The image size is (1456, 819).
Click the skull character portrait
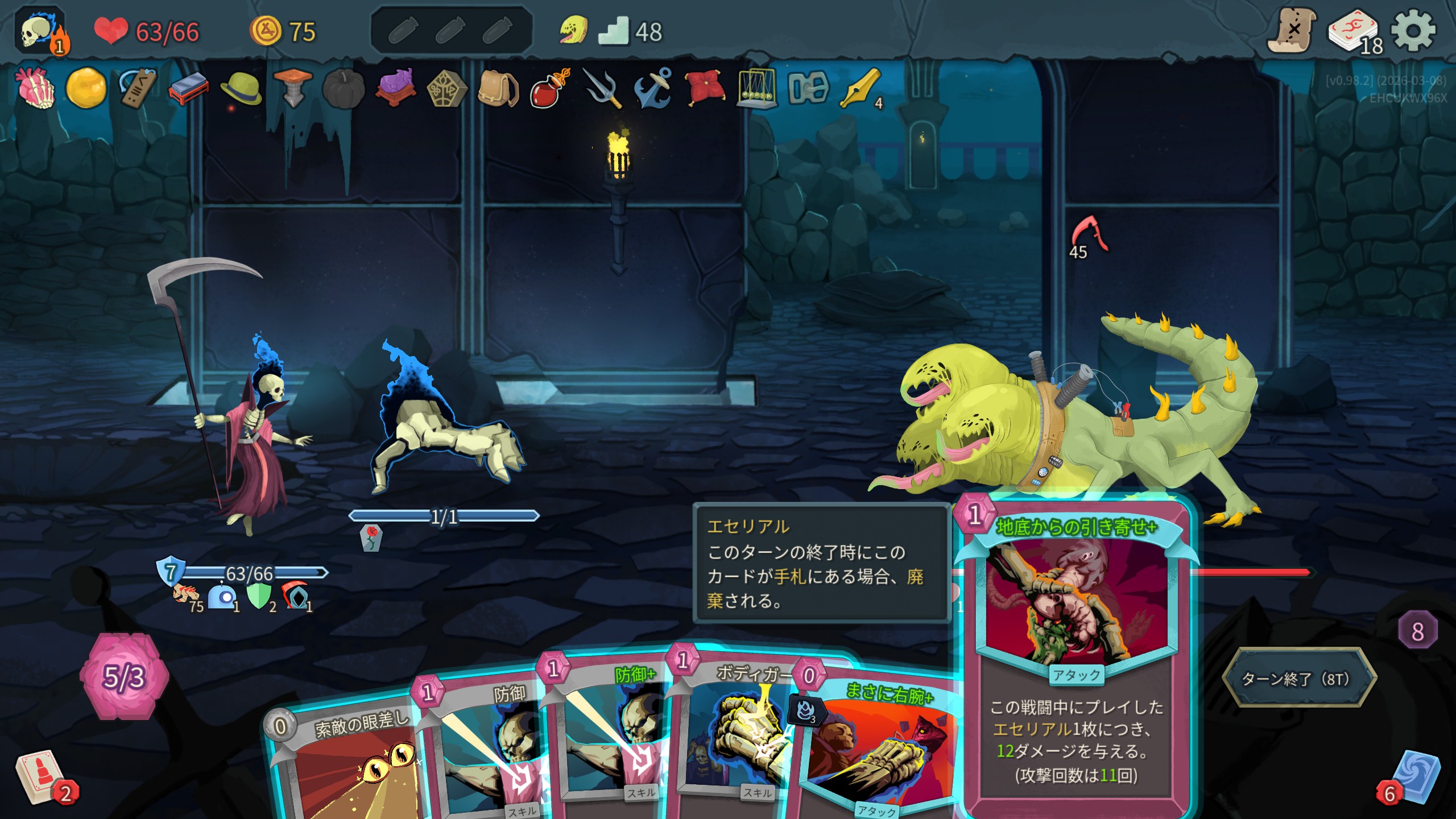click(39, 32)
